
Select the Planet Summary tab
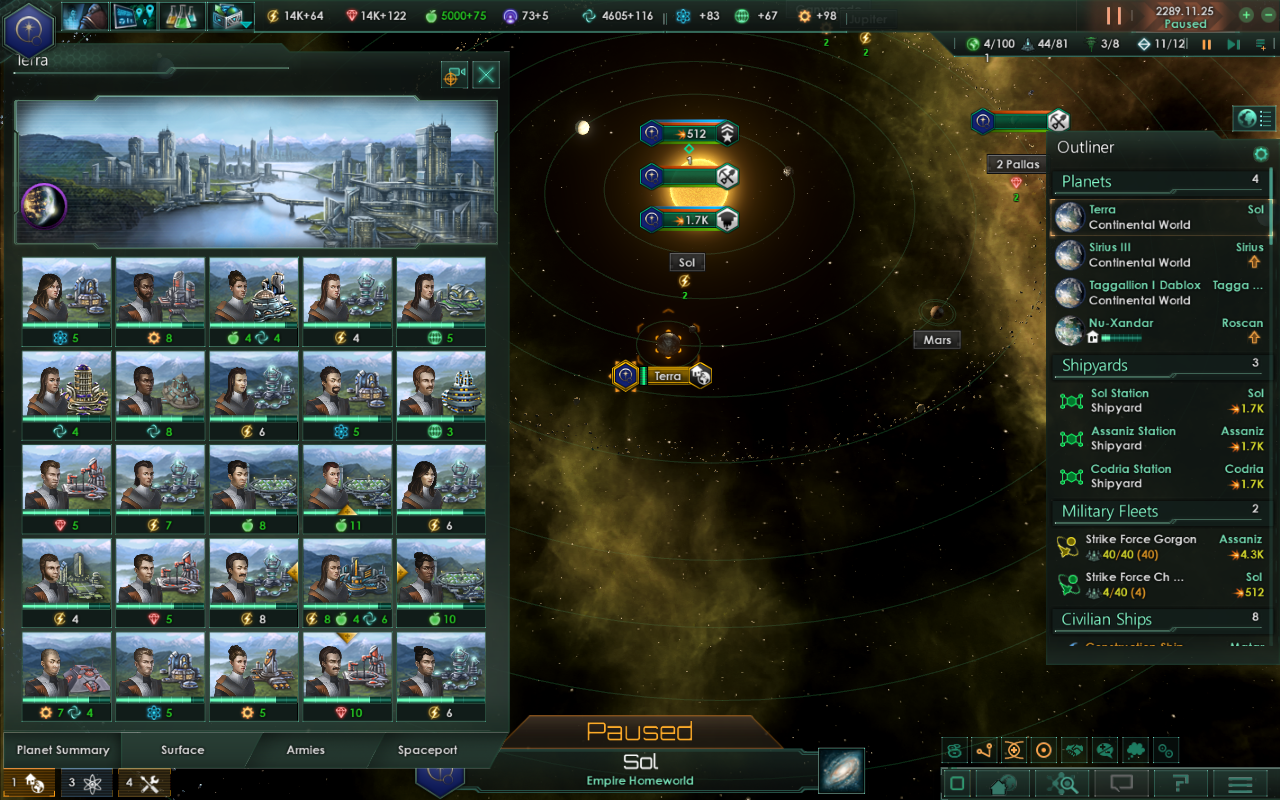63,750
